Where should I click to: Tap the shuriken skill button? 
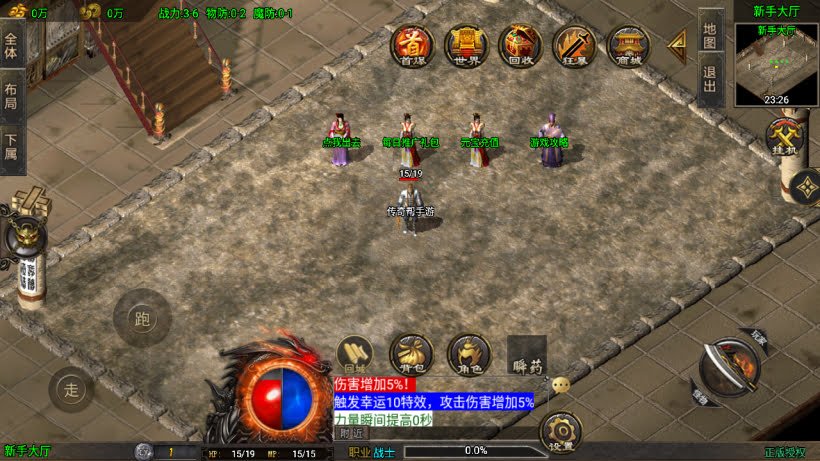(x=805, y=187)
